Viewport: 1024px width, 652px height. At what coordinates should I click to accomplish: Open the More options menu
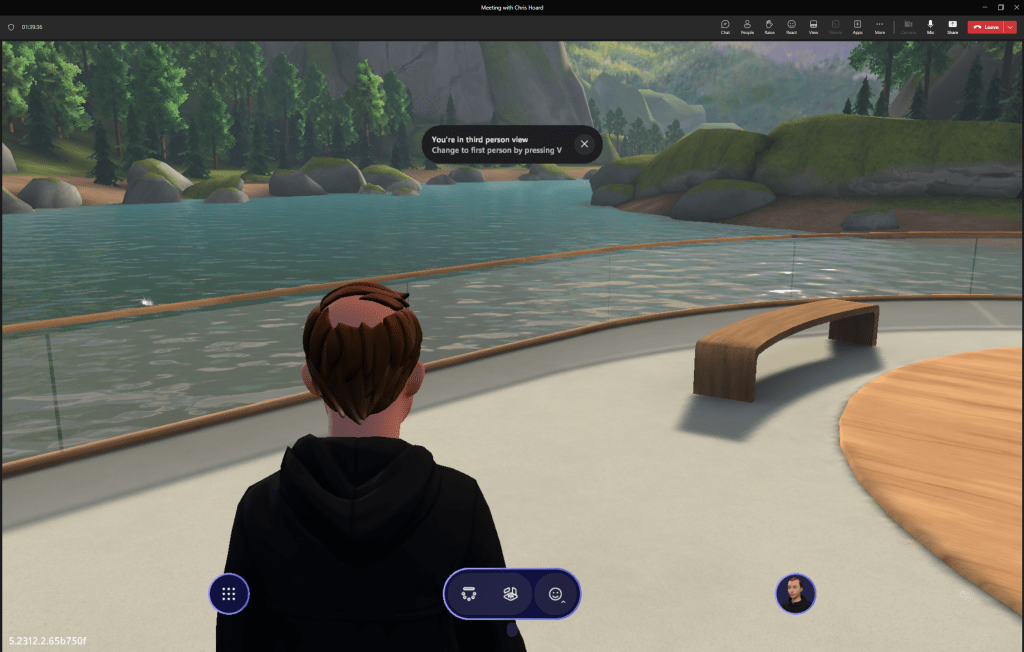879,26
